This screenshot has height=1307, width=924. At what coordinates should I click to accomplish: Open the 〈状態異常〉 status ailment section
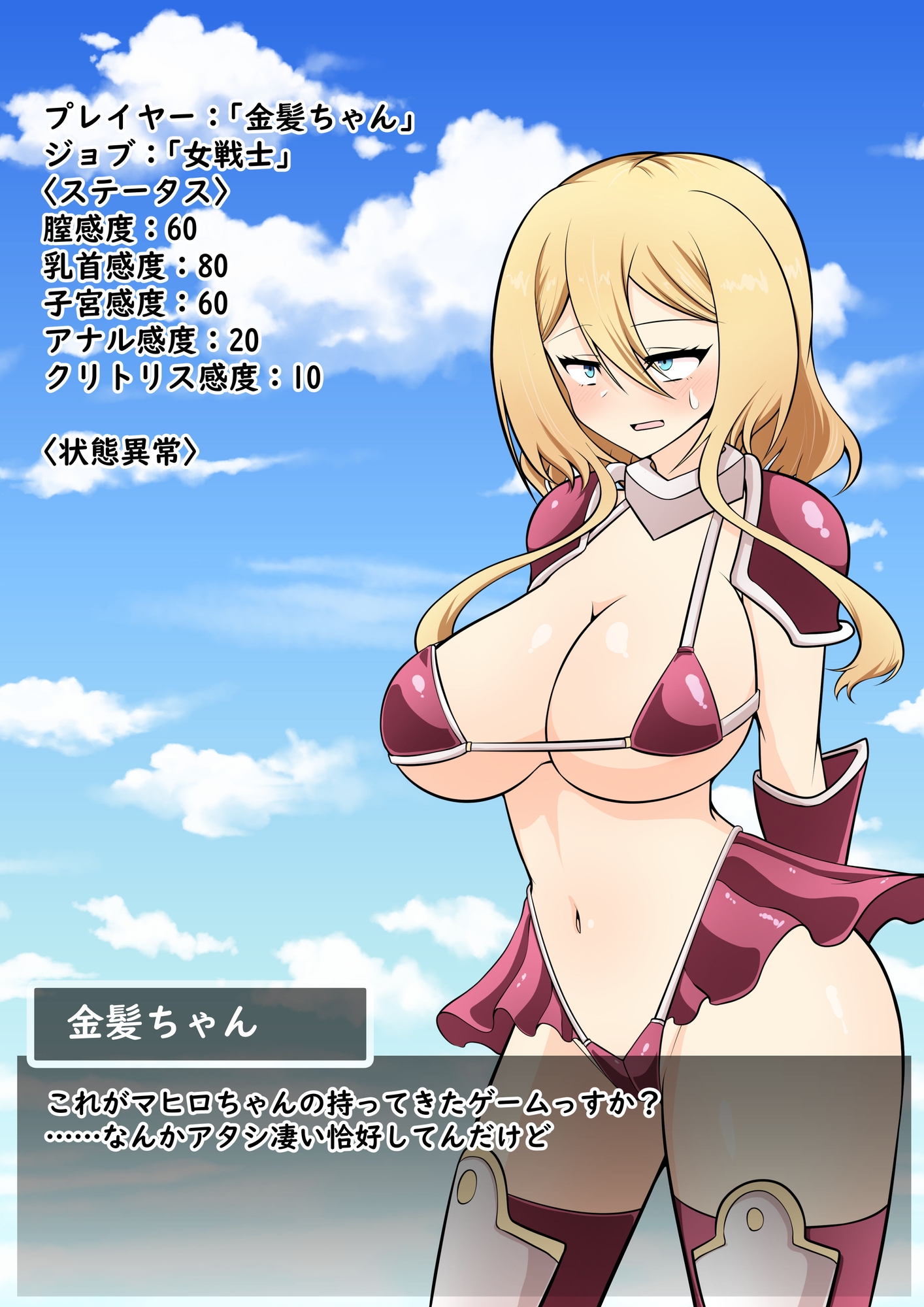click(121, 452)
